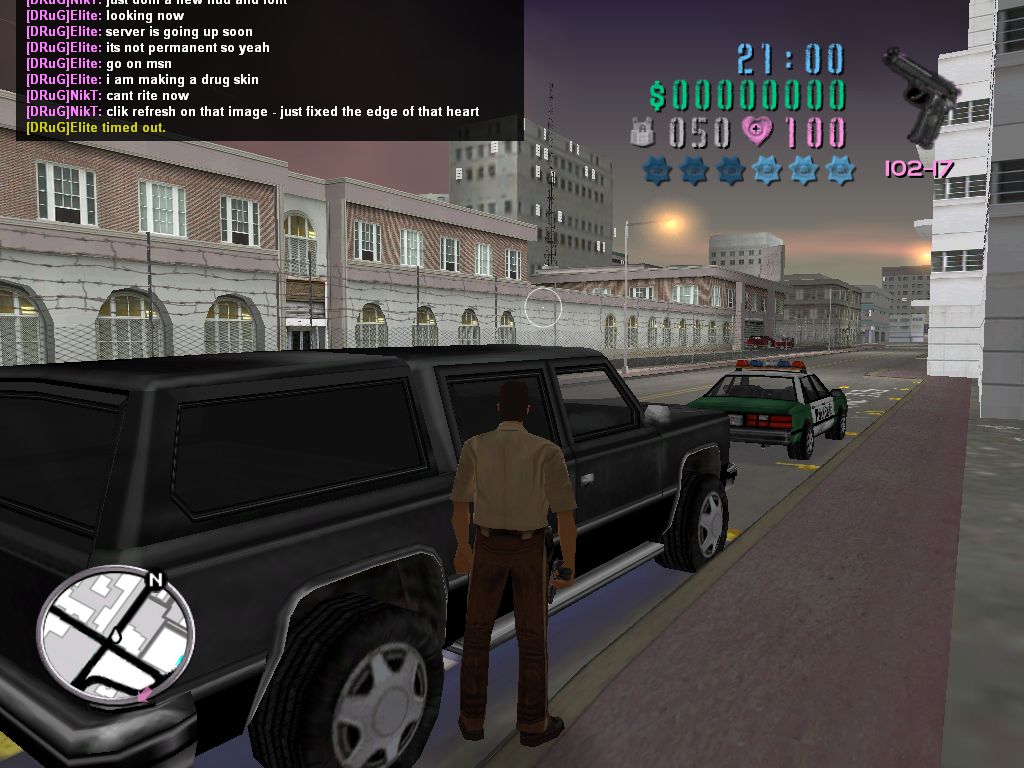Select the pistol weapon icon
This screenshot has width=1024, height=768.
pyautogui.click(x=920, y=95)
